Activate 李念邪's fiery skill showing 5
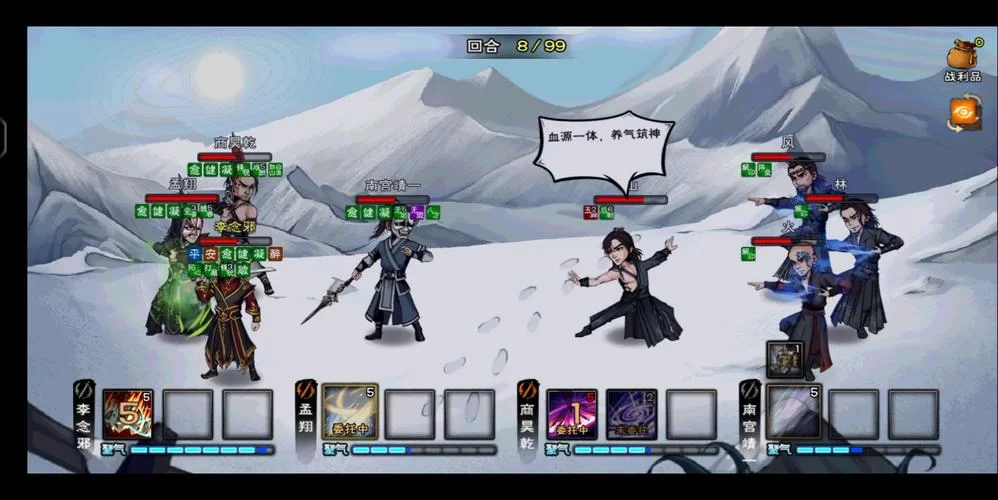 coord(128,414)
